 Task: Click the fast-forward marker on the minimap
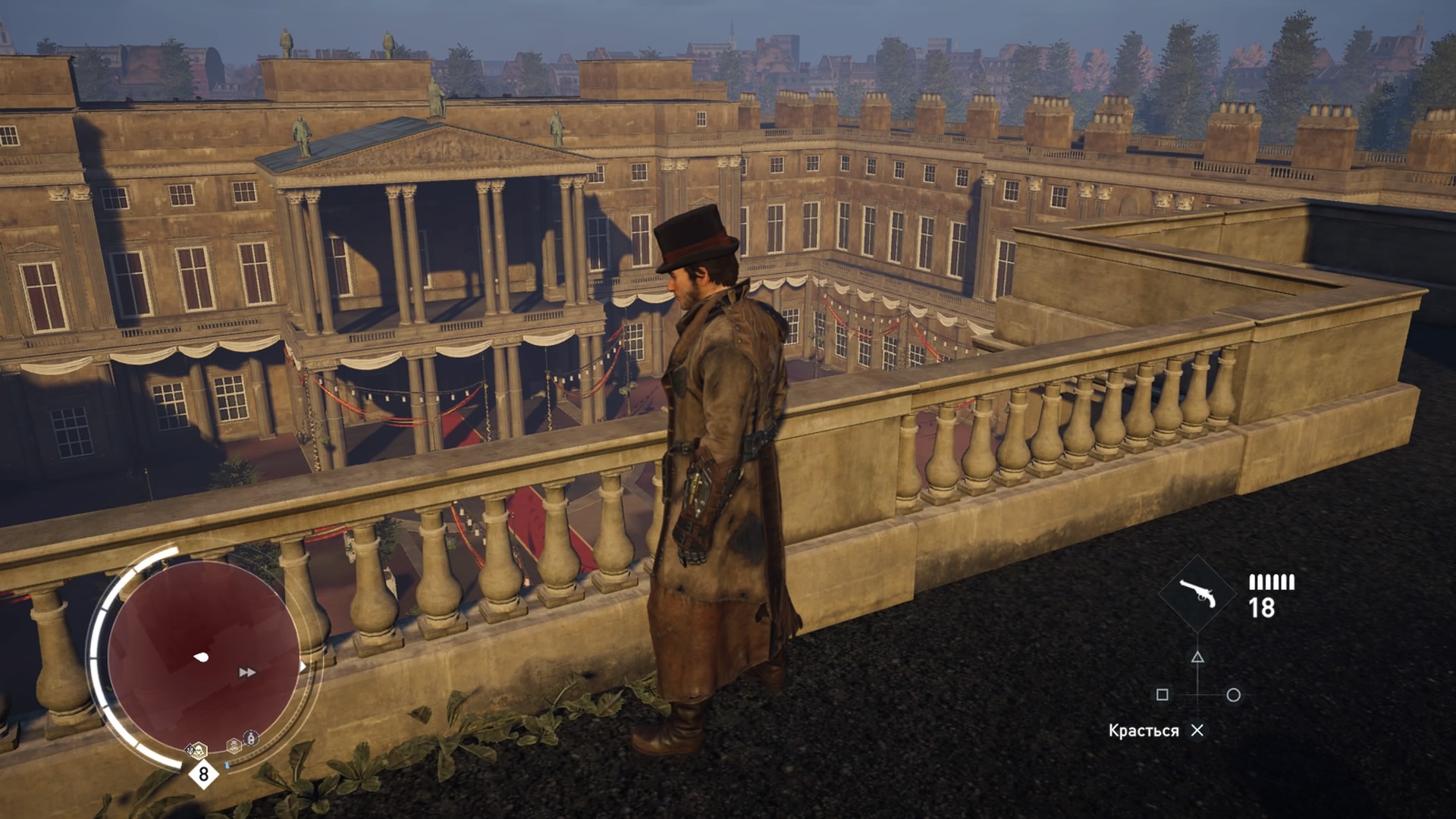pyautogui.click(x=247, y=673)
